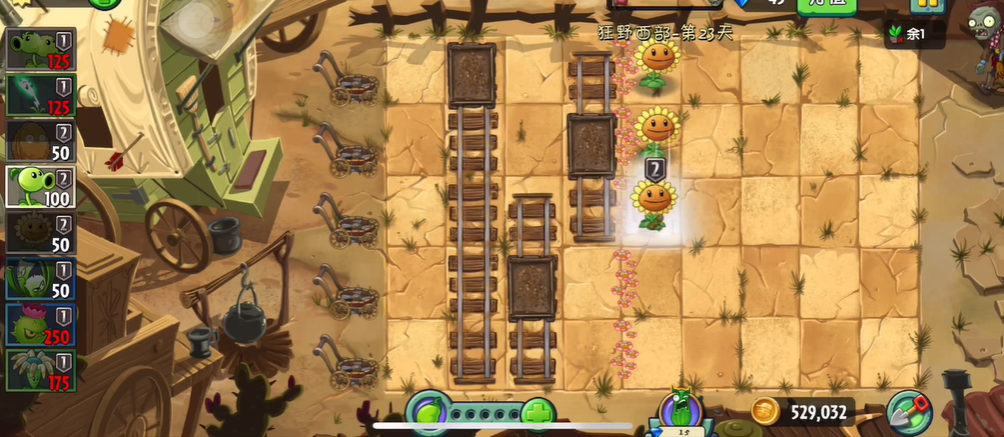
Task: Pick the top 125-sun pea plant seed packet
Action: pos(41,50)
